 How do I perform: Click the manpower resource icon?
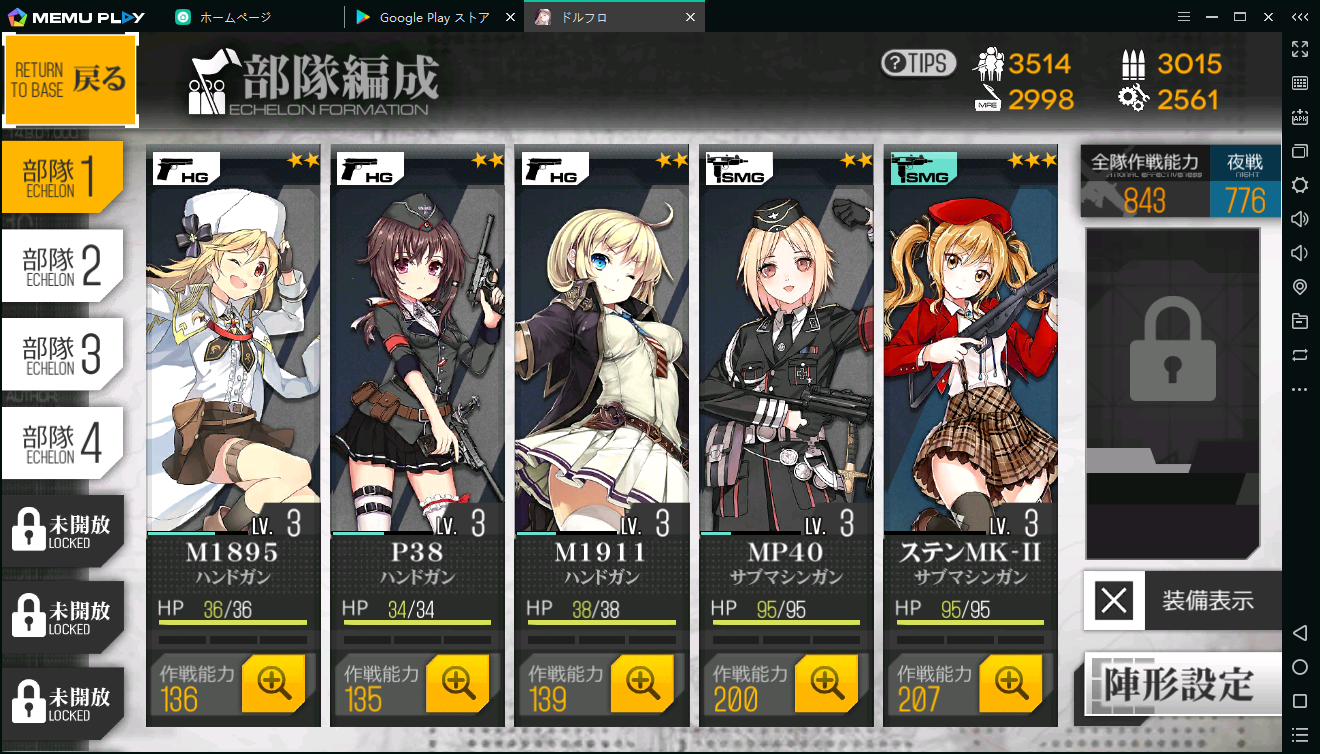point(990,62)
